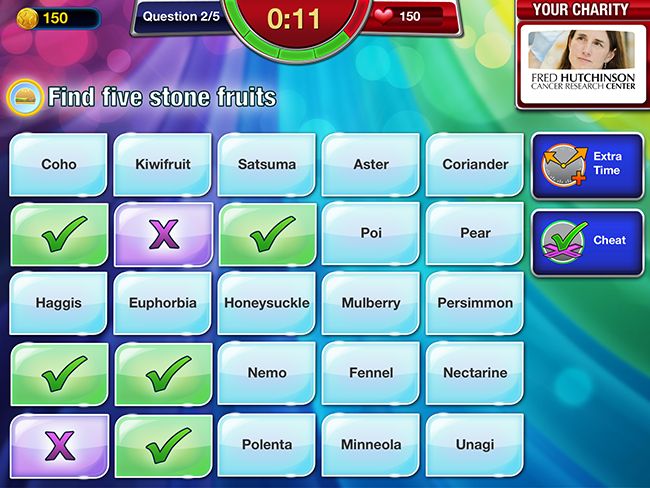Choose the Unagi tile

[x=475, y=443]
